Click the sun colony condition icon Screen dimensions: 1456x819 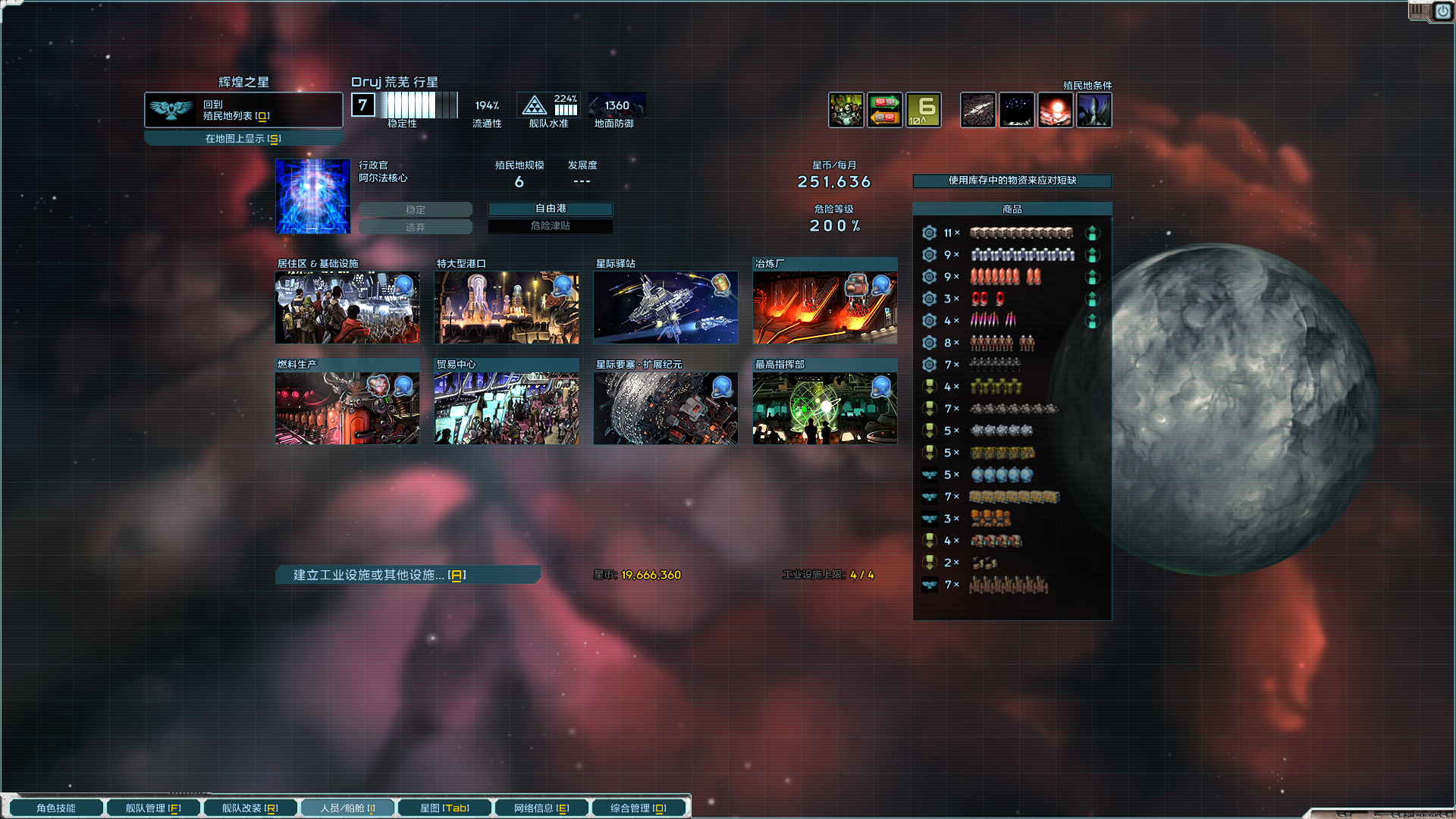click(1056, 110)
